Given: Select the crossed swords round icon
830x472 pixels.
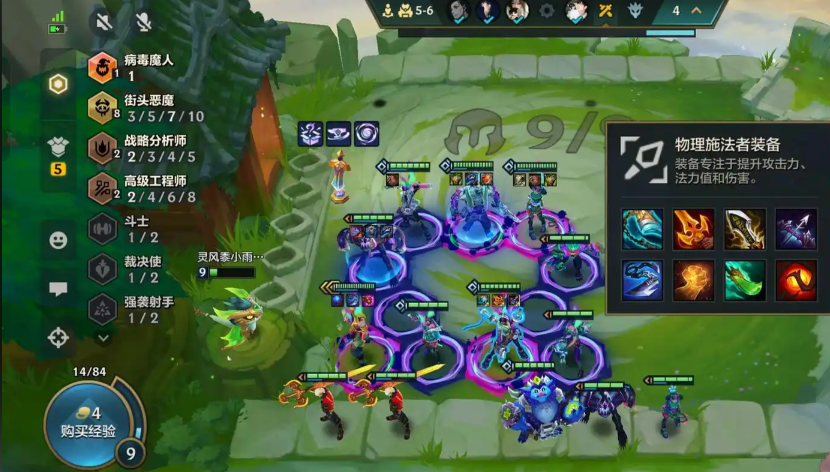Looking at the screenshot, I should point(606,11).
